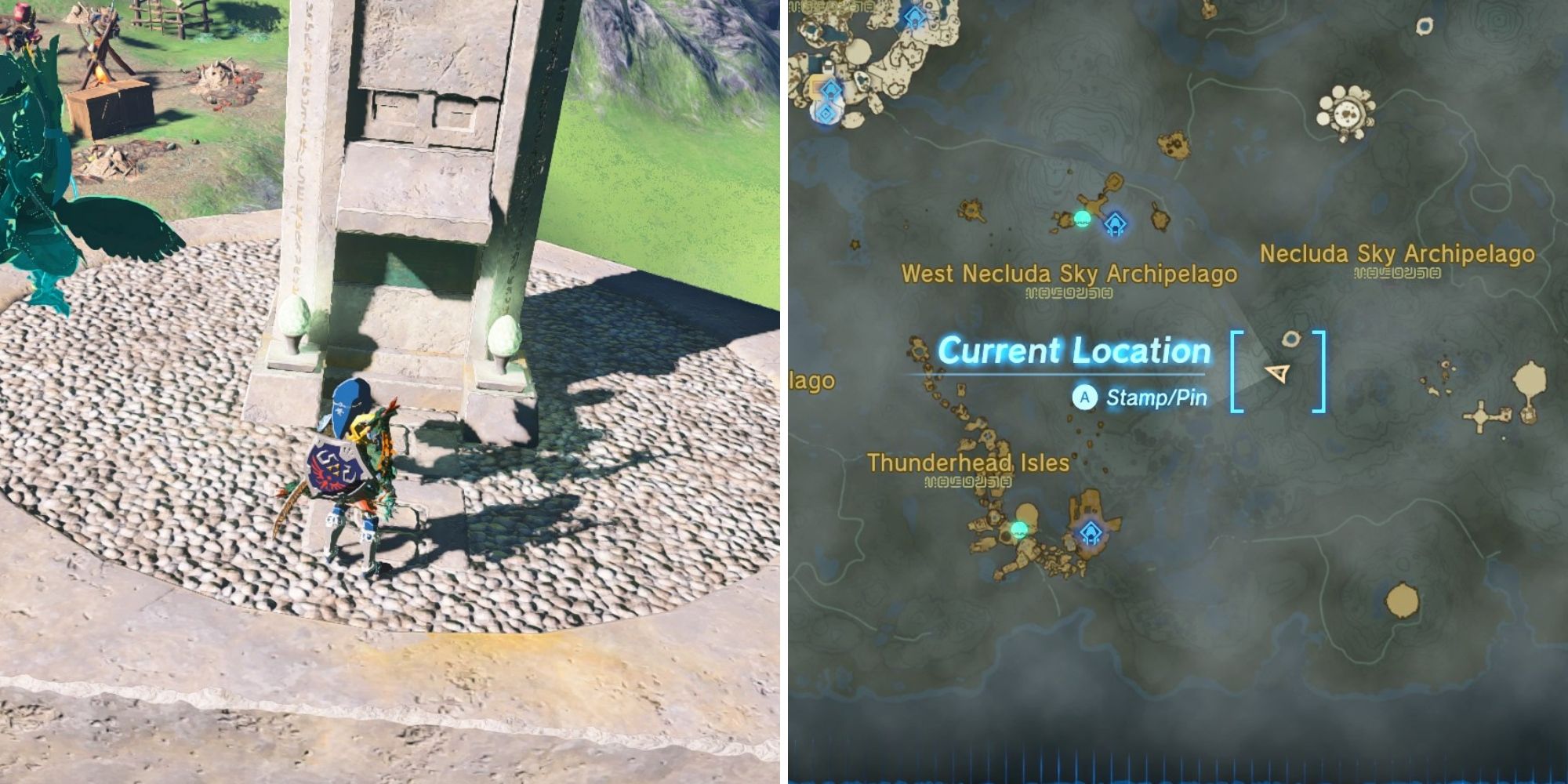This screenshot has height=784, width=1568.
Task: Click the Current Location label
Action: [1076, 350]
